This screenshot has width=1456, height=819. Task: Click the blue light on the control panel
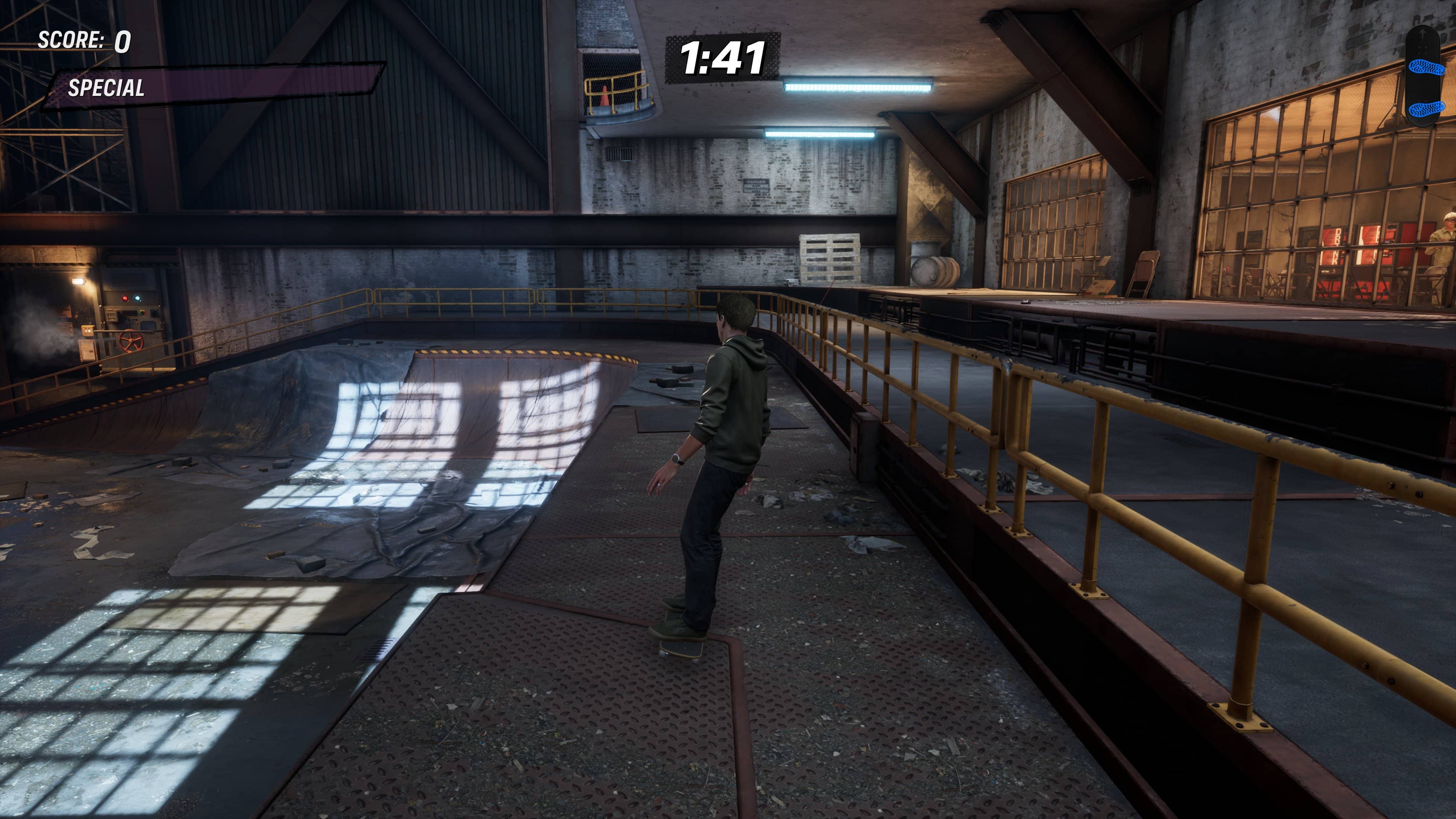(x=138, y=298)
